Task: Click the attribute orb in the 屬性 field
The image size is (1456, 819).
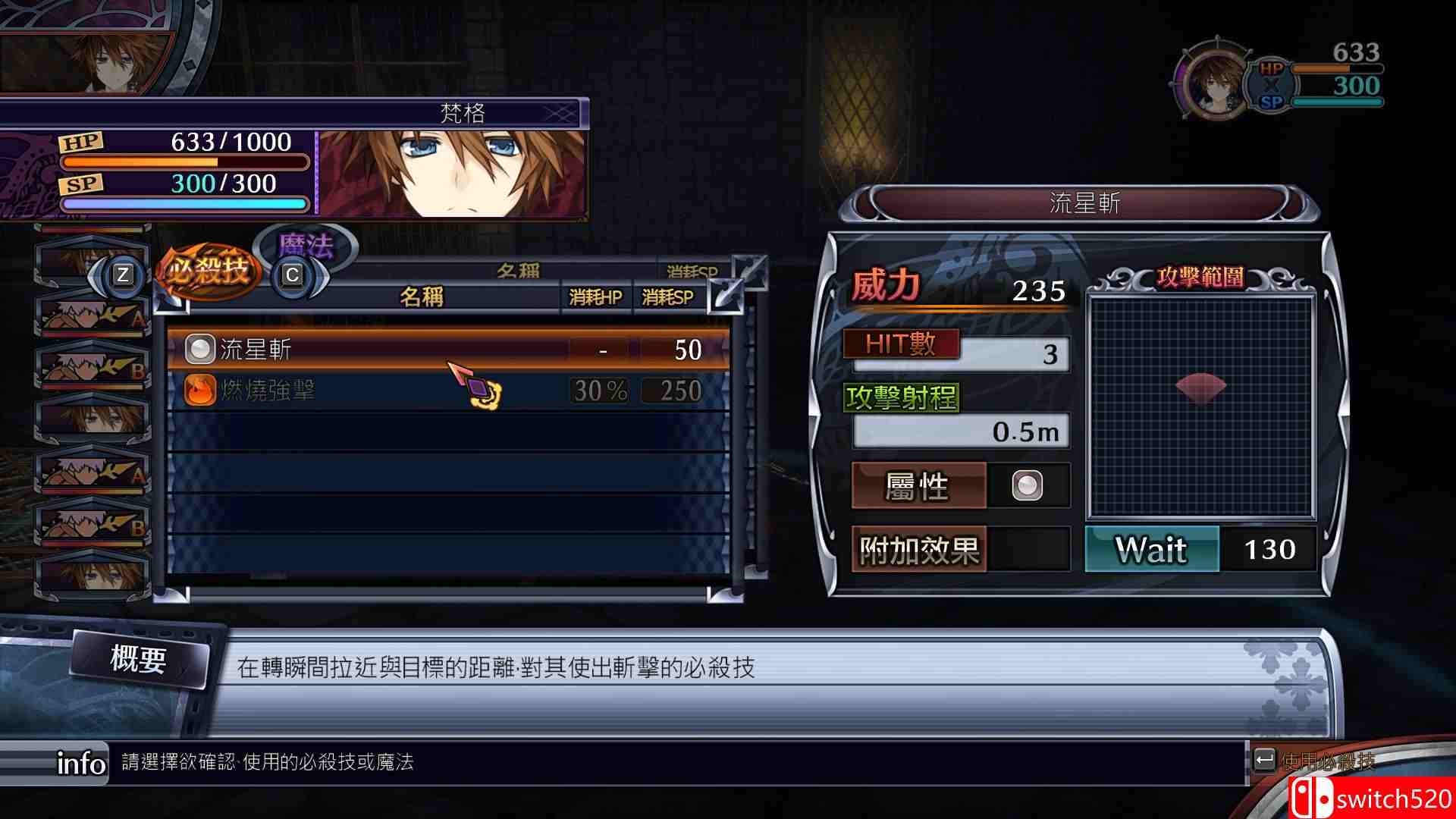Action: (1028, 485)
